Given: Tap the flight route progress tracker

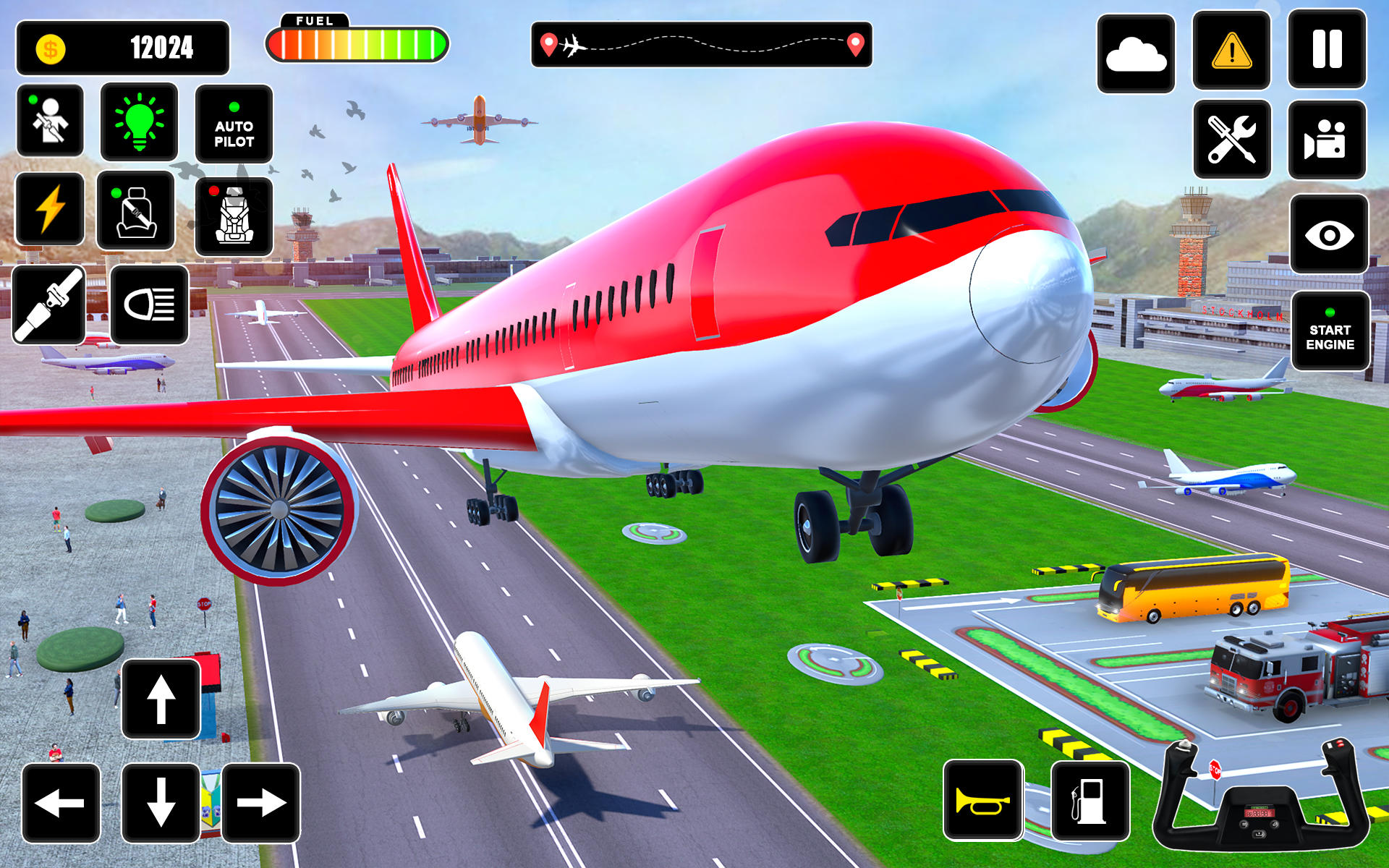Looking at the screenshot, I should pos(702,43).
